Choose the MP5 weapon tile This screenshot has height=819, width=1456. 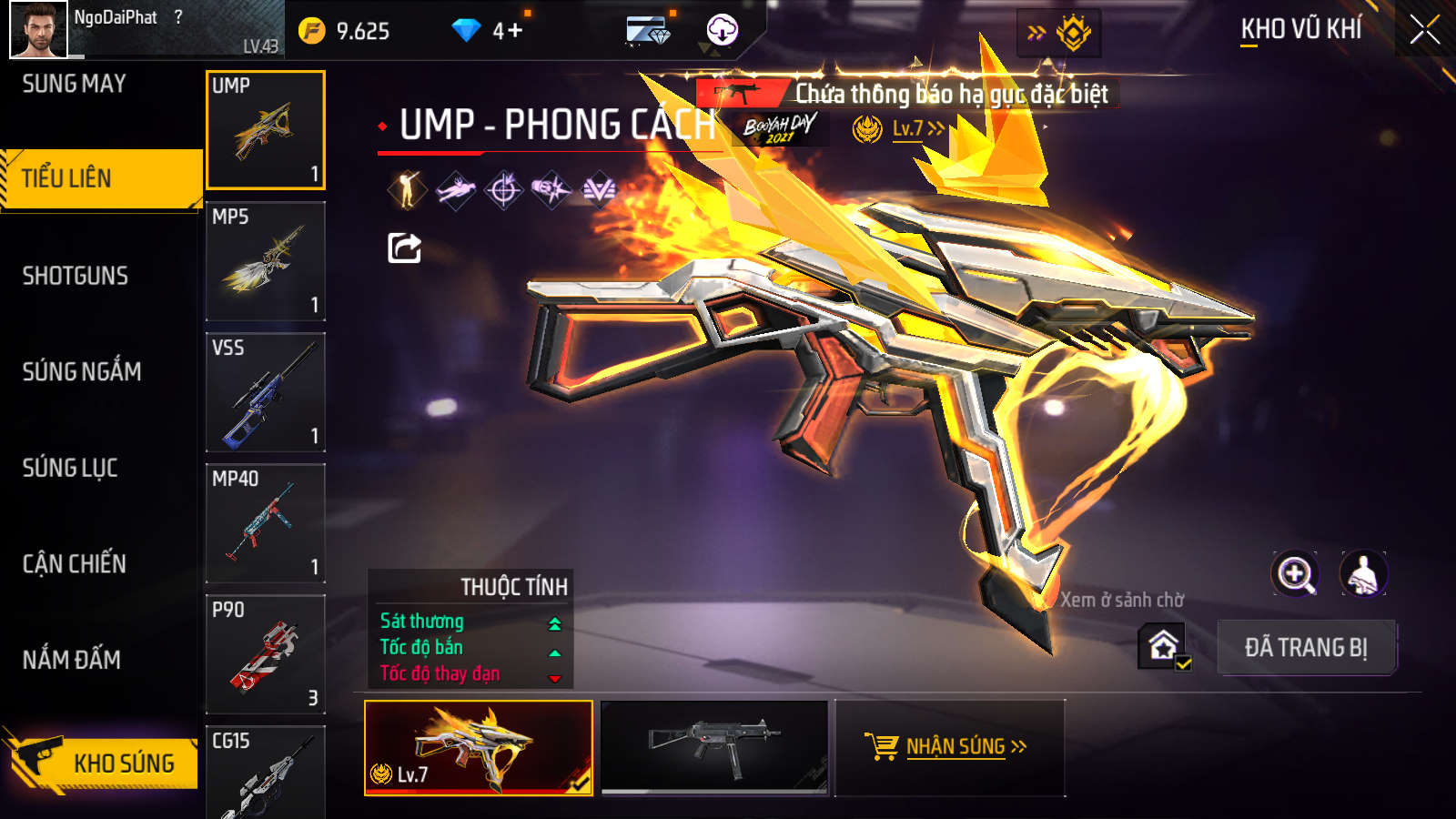tap(266, 261)
